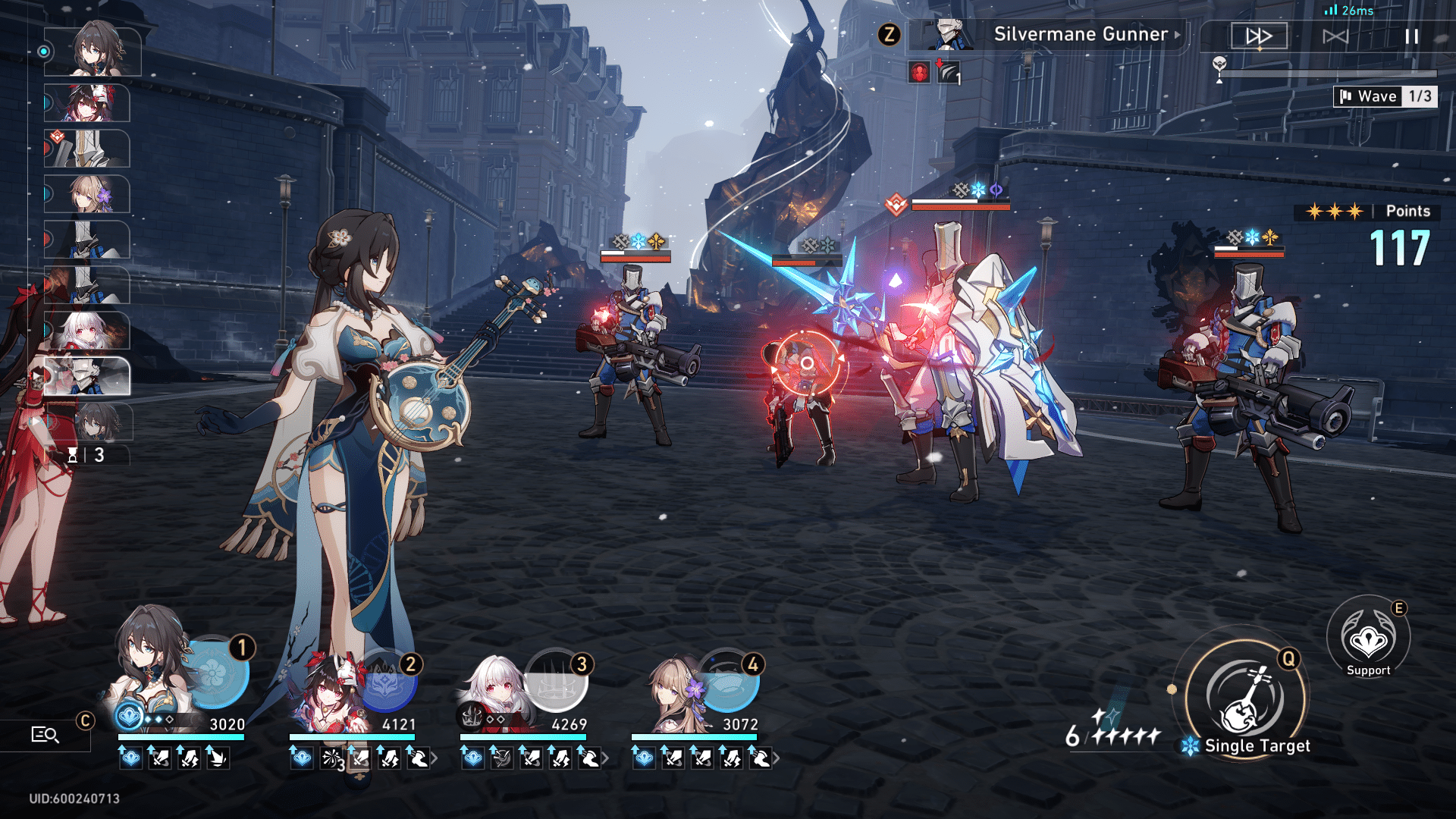The image size is (1456, 819).
Task: Expand the fox-masked character's buff list arrow
Action: [434, 758]
